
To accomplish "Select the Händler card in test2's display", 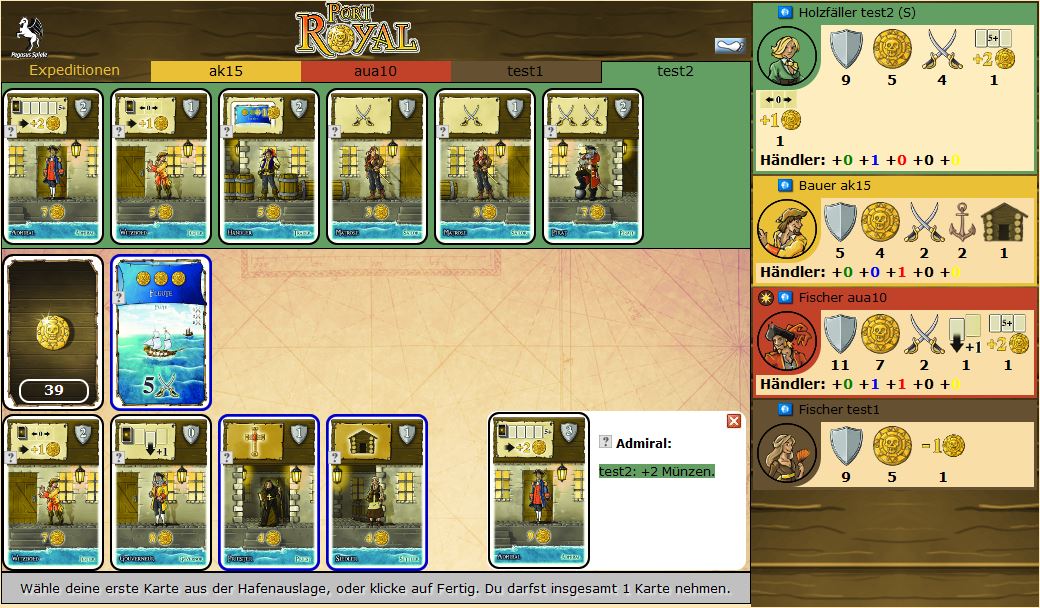I will (x=269, y=167).
